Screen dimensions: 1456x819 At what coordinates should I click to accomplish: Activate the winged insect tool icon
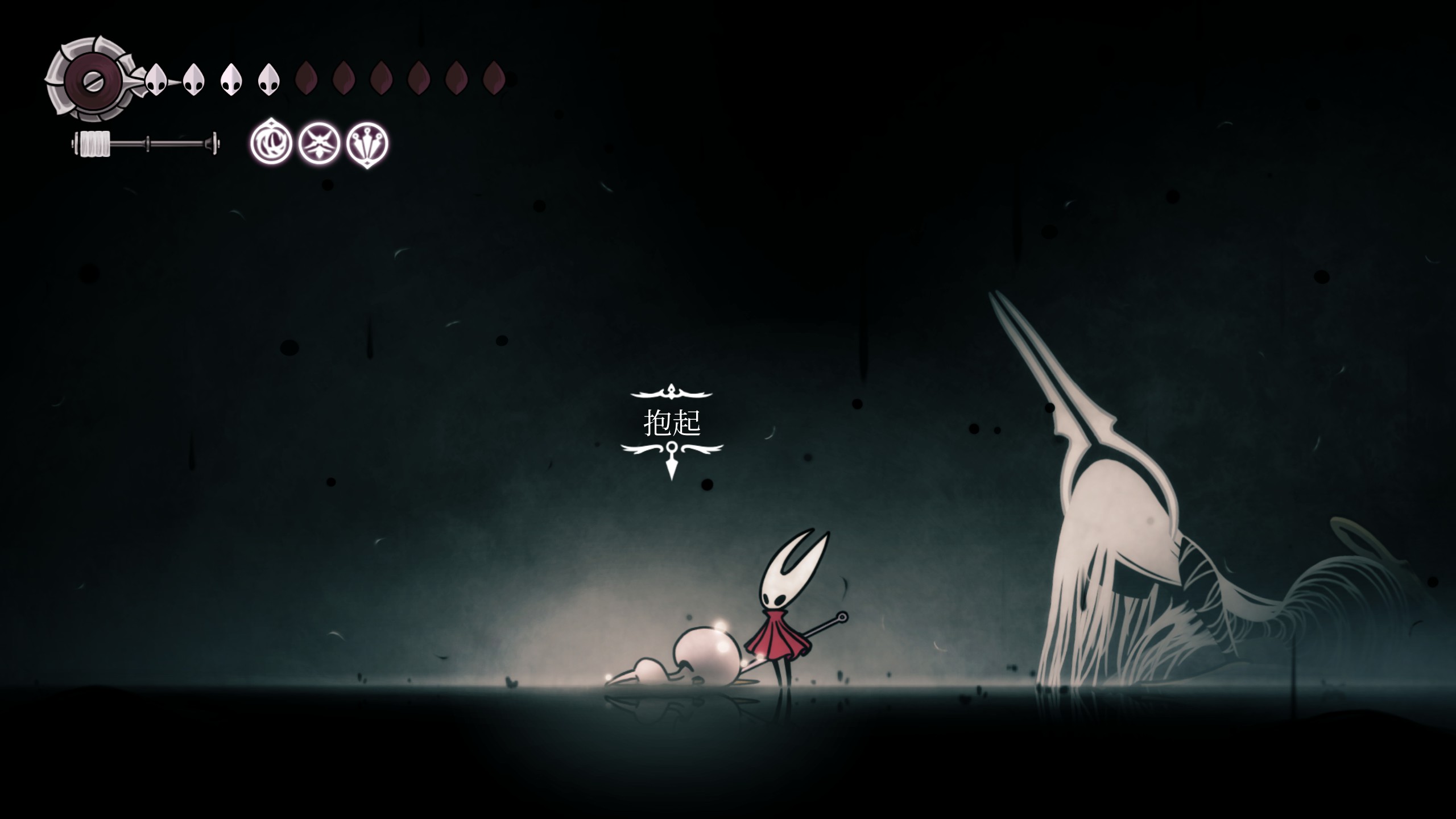320,143
